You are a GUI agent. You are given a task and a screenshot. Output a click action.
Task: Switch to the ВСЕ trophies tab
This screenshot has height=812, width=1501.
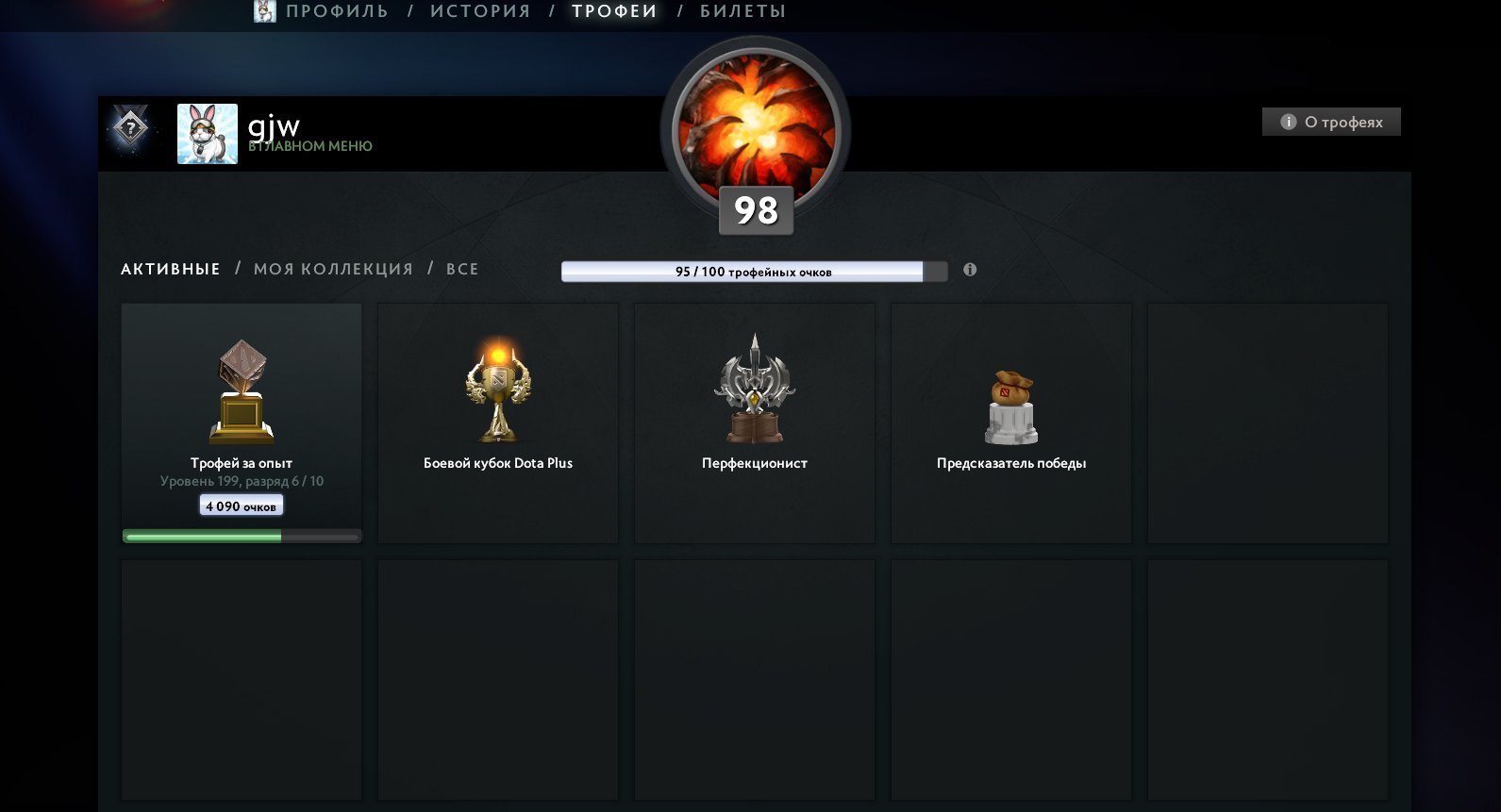pyautogui.click(x=461, y=269)
